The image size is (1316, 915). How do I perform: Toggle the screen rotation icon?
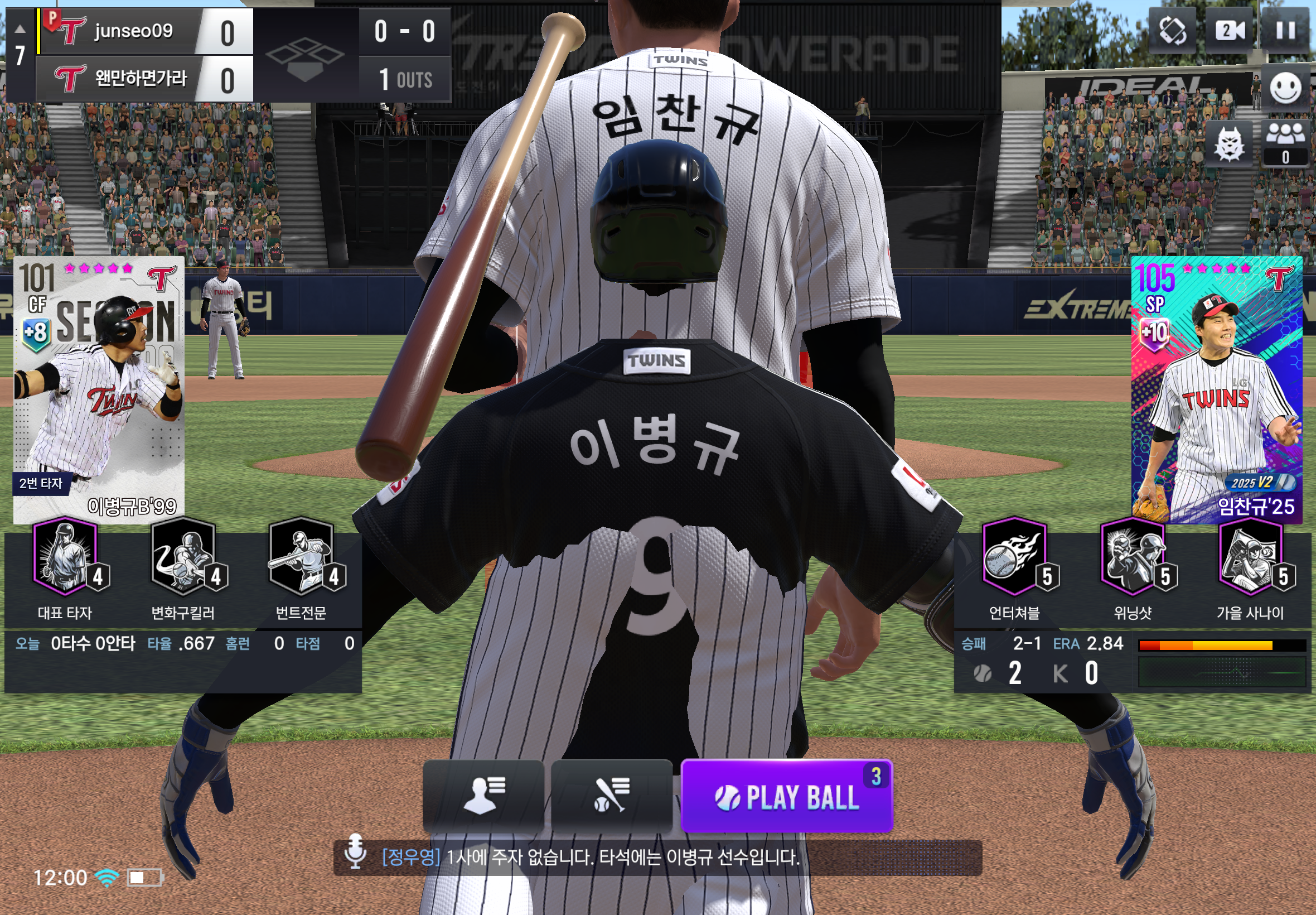pos(1172,30)
